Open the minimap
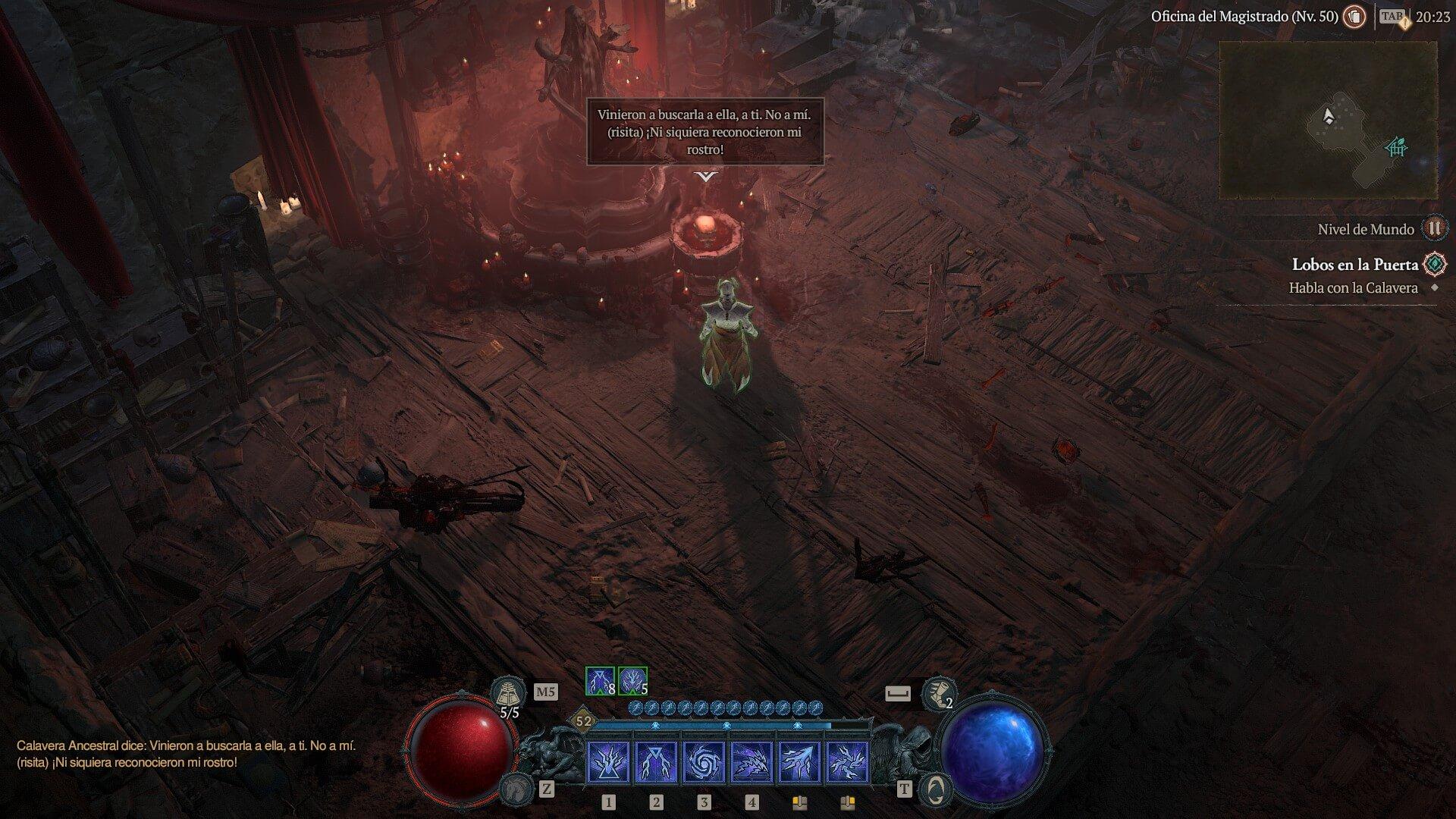Screen dimensions: 1456x819 click(1327, 120)
